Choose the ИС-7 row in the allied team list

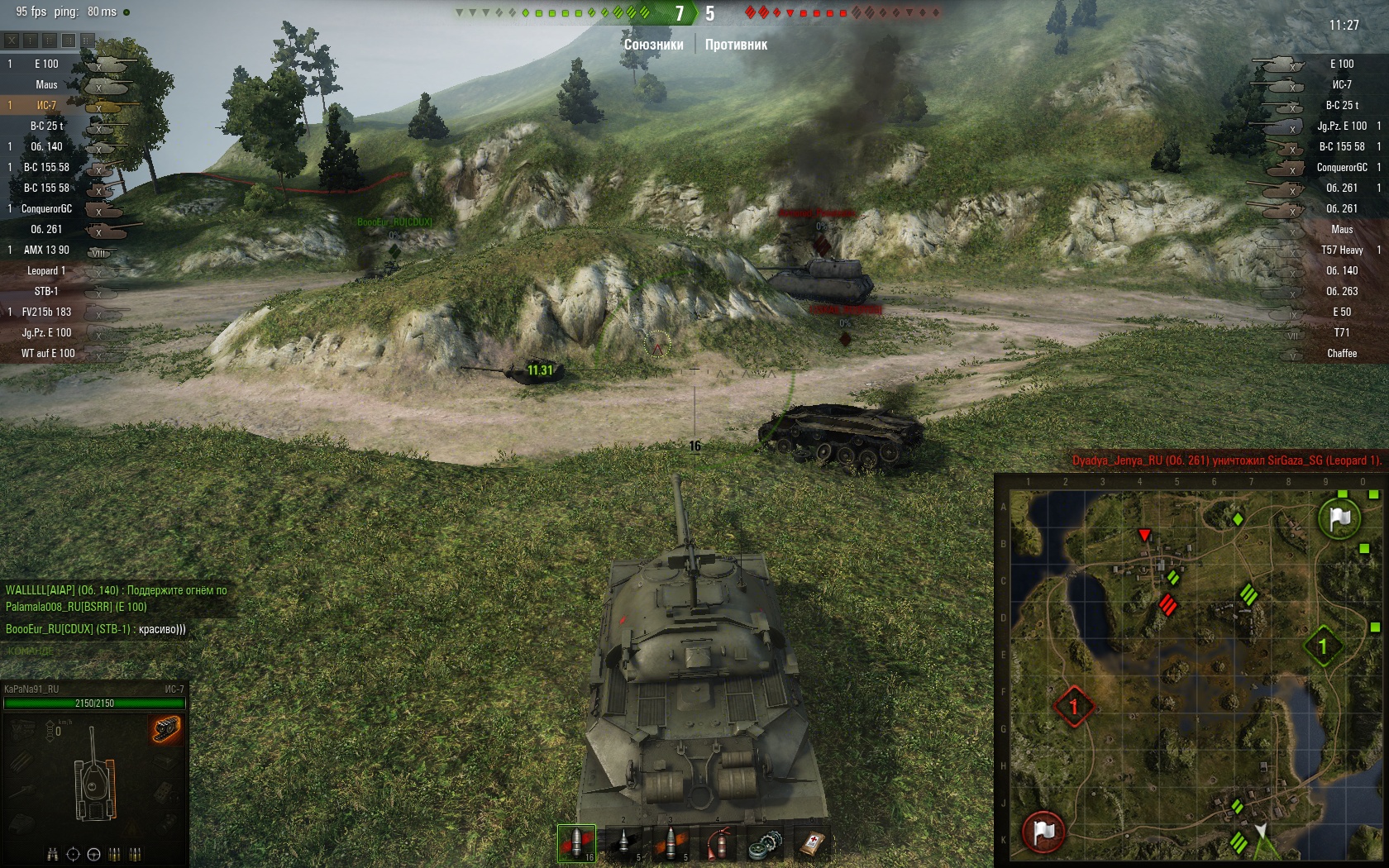click(x=46, y=105)
